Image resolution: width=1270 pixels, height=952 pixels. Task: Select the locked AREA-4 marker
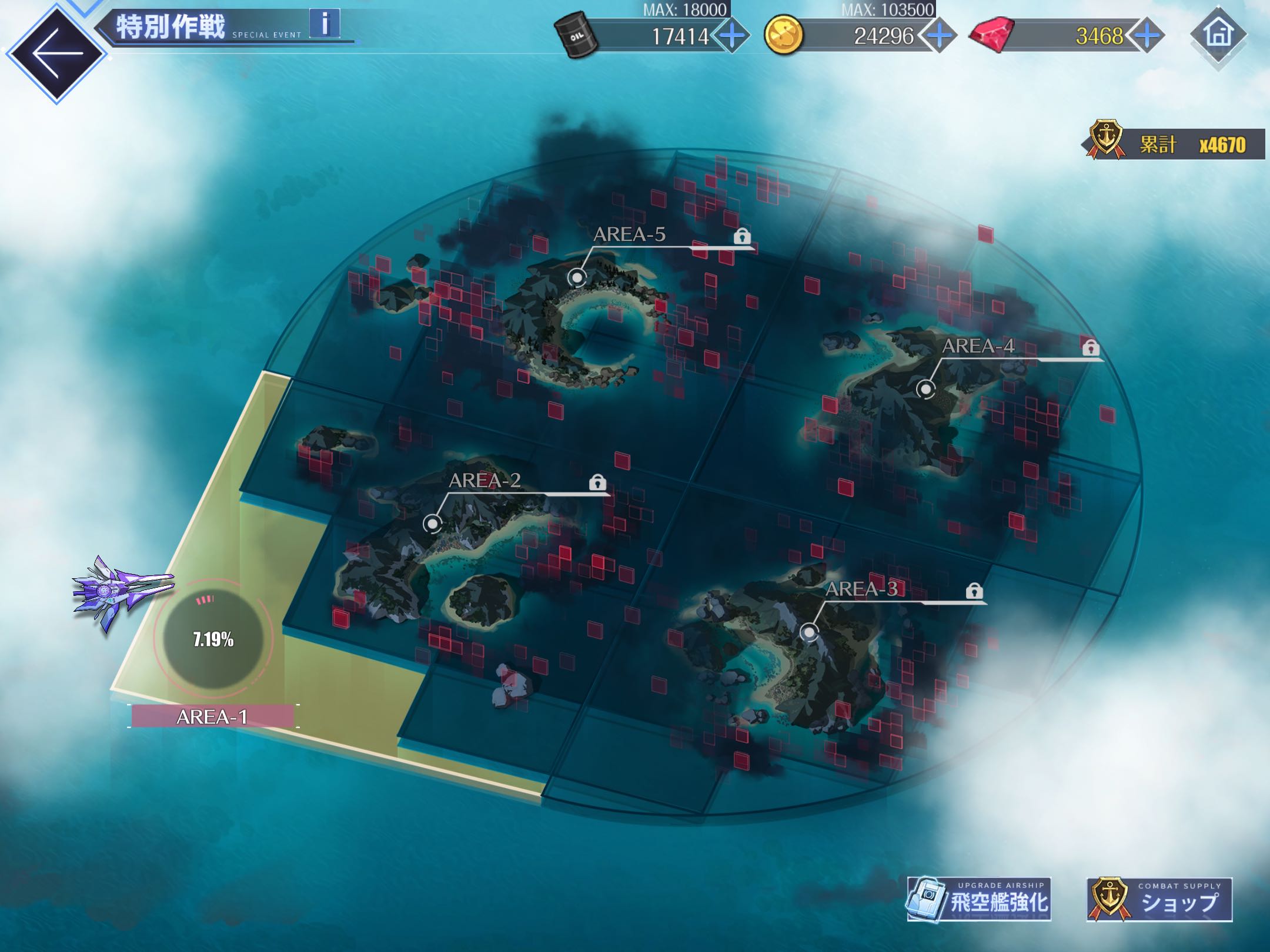coord(926,388)
